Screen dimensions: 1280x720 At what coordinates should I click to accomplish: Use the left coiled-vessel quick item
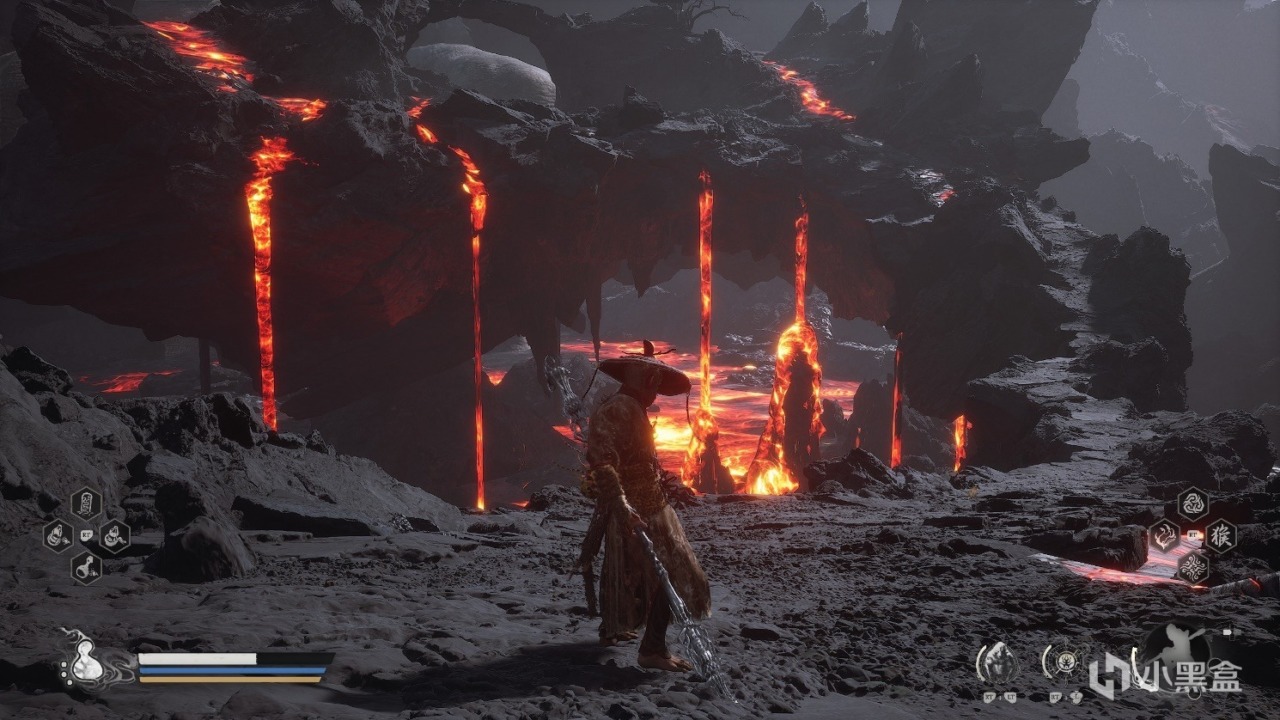[x=58, y=536]
